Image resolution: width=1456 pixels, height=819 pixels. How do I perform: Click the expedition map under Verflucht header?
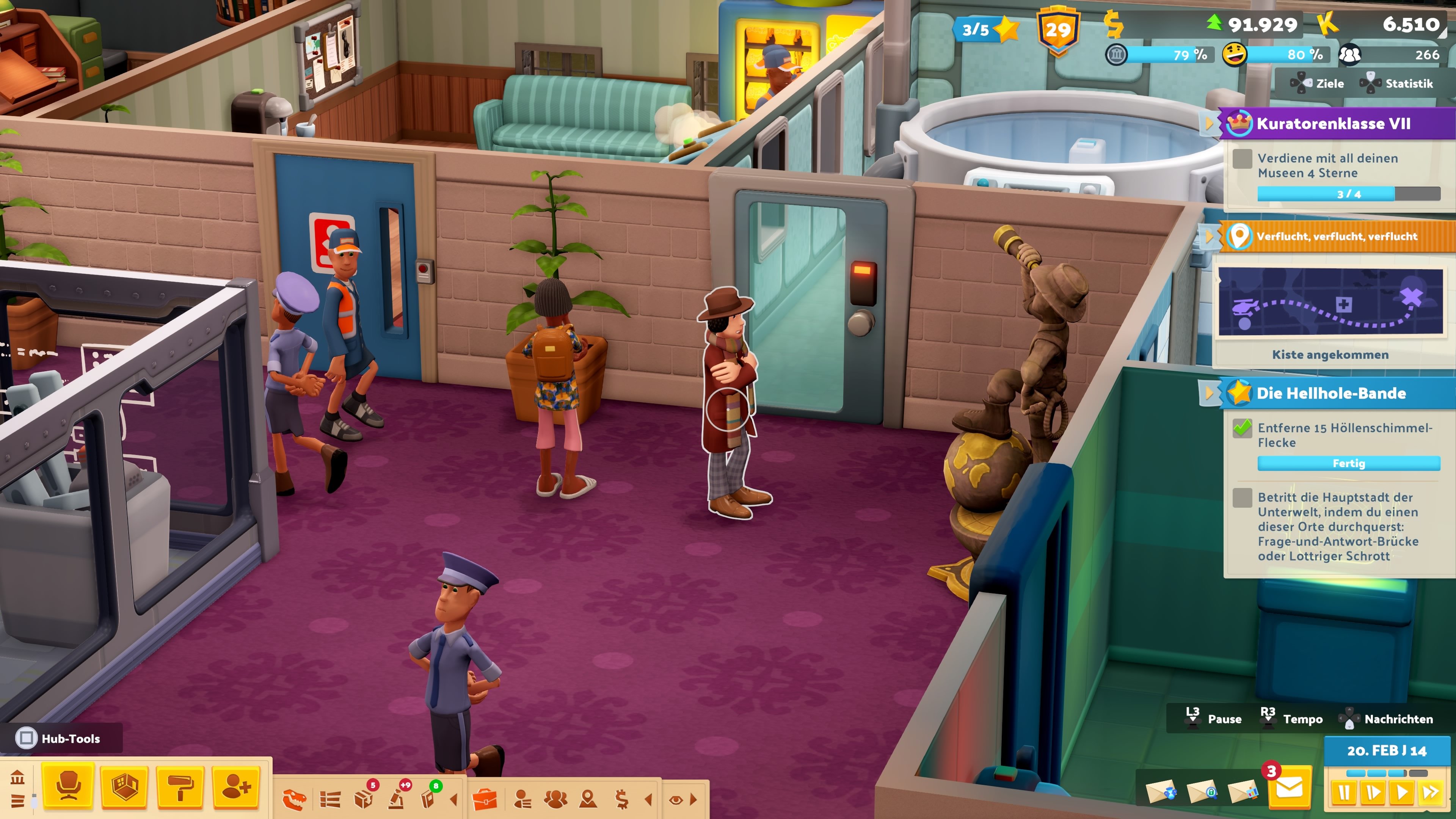pos(1330,303)
